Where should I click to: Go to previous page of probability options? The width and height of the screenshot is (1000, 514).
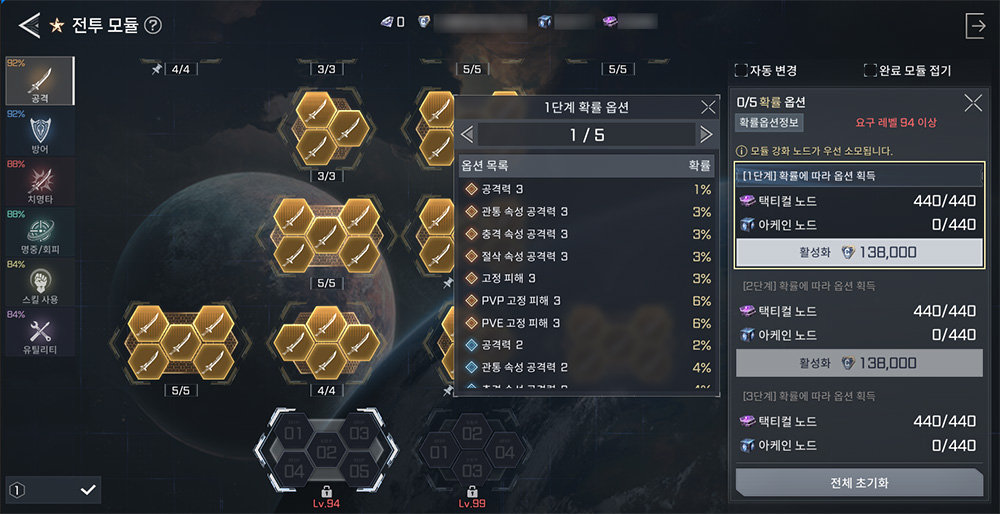pyautogui.click(x=467, y=134)
